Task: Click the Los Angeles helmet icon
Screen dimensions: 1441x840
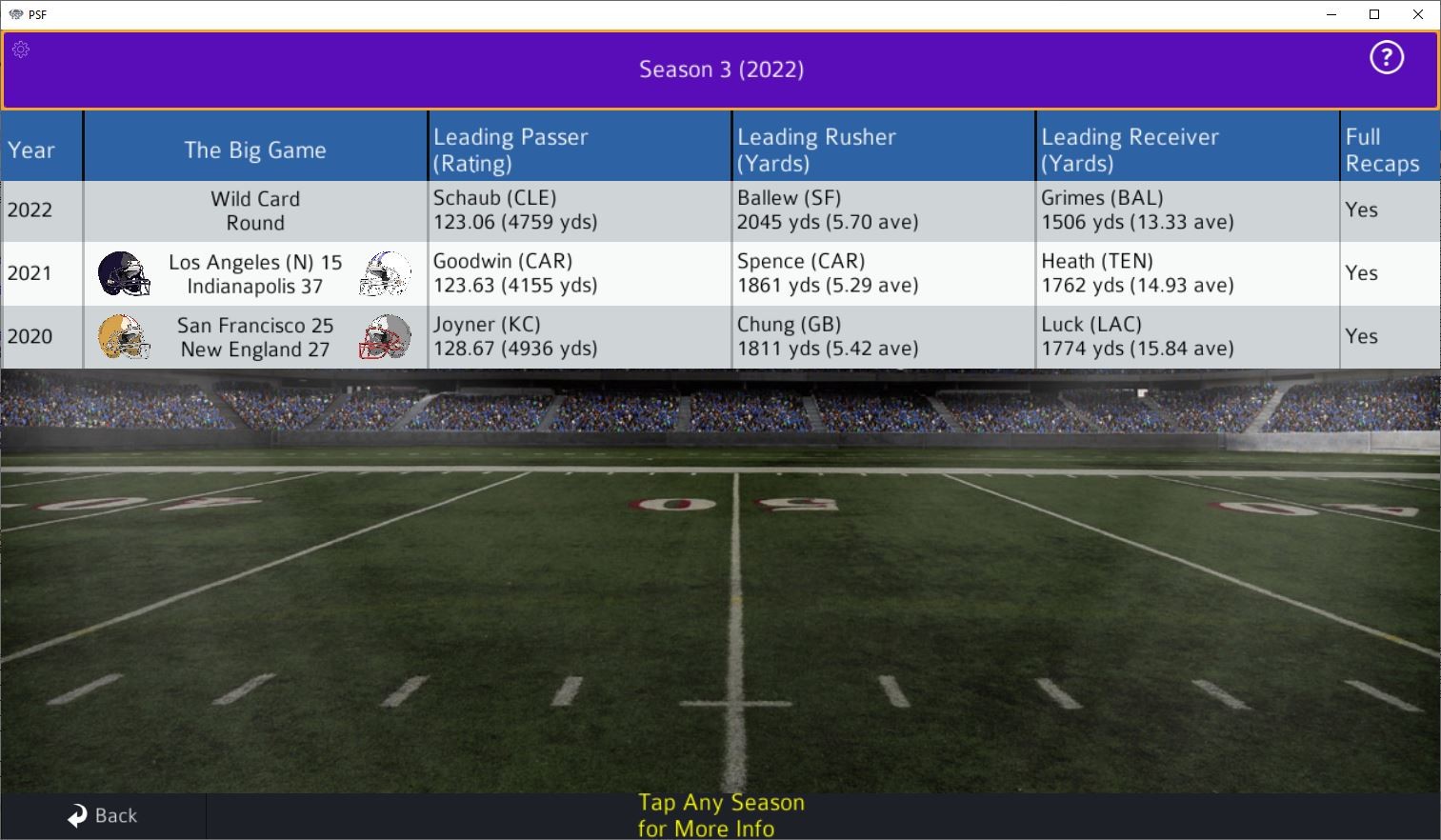Action: (x=123, y=273)
